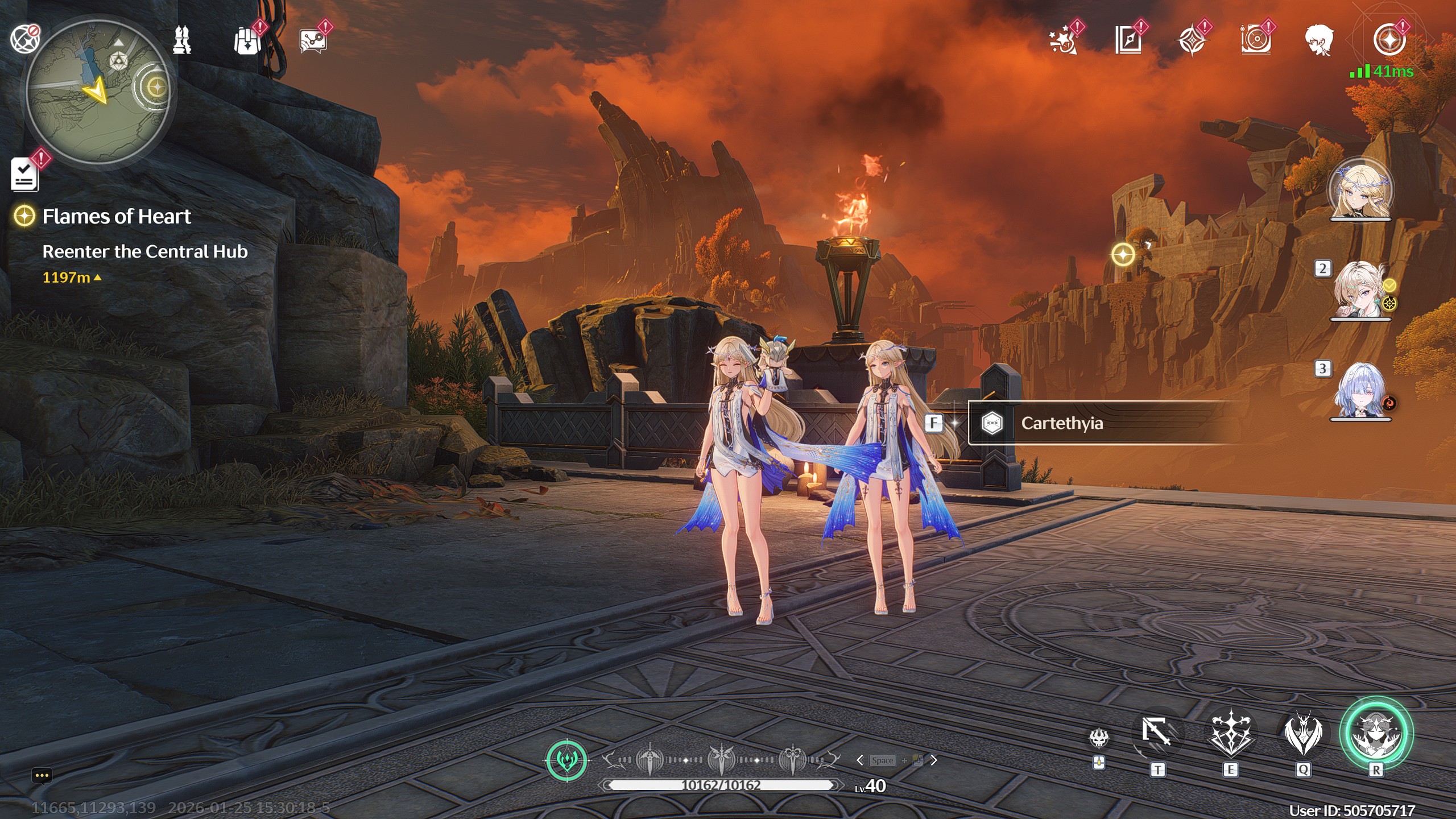Open the backpack inventory icon
Viewport: 1456px width, 819px height.
pos(247,41)
